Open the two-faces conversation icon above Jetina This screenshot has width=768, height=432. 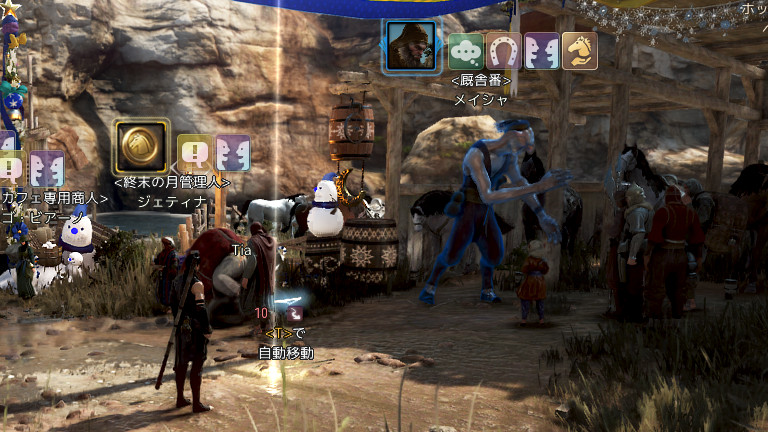click(233, 153)
